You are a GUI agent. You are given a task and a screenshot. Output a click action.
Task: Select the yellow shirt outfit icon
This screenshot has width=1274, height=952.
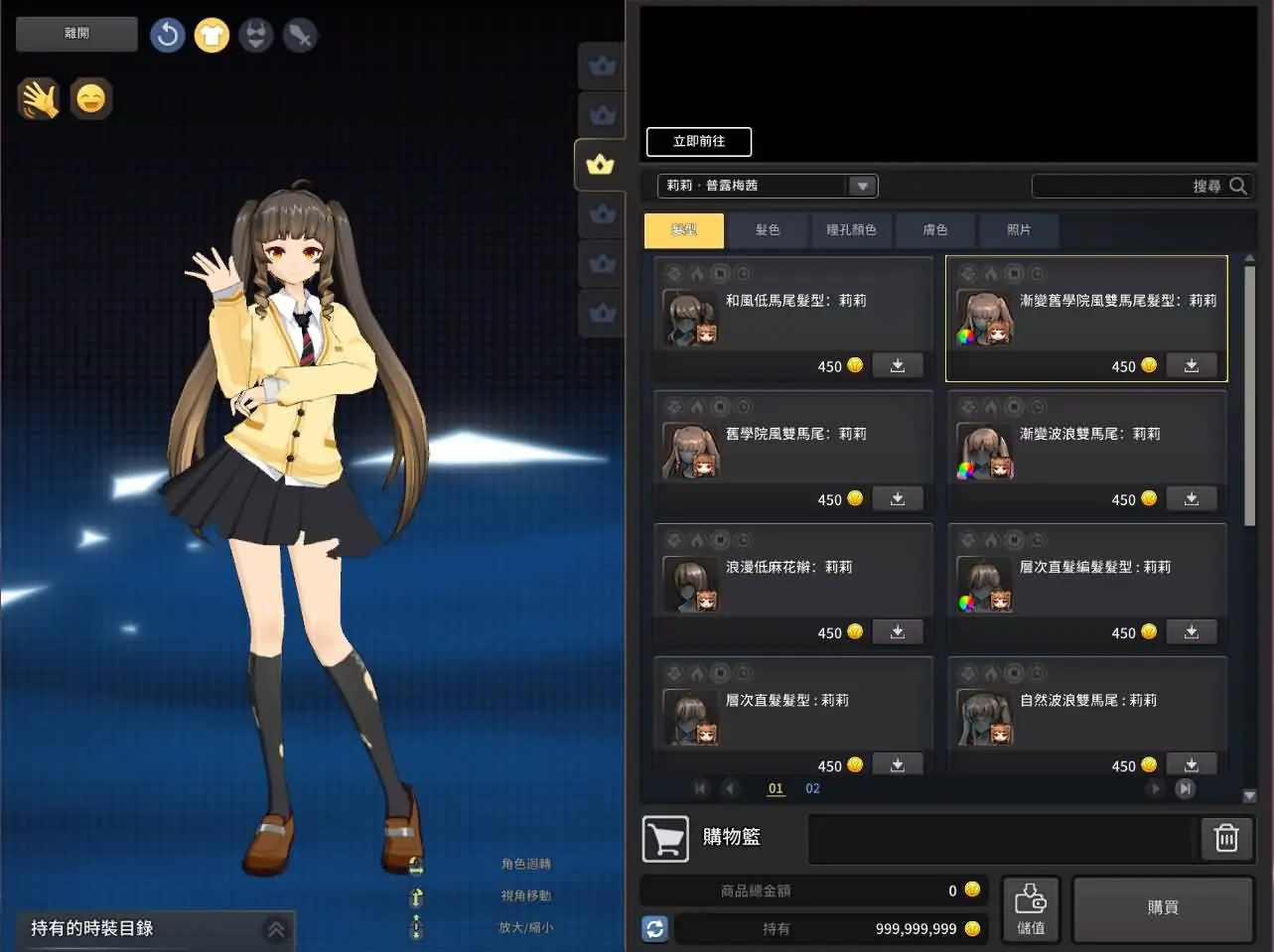(x=212, y=33)
